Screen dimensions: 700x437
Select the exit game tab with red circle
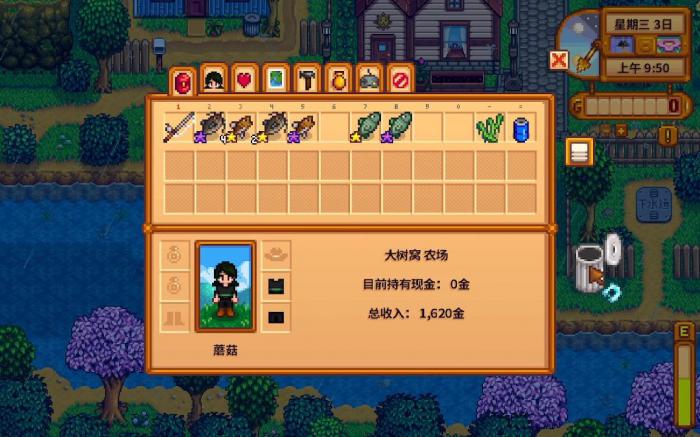point(400,79)
